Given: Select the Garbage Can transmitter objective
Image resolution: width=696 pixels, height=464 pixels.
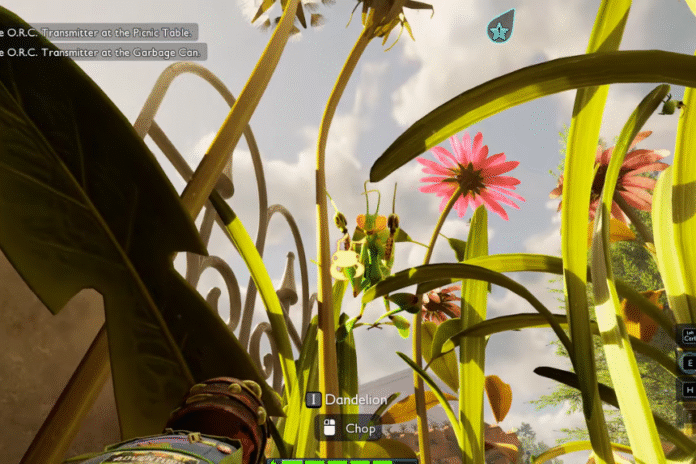Looking at the screenshot, I should pos(102,51).
